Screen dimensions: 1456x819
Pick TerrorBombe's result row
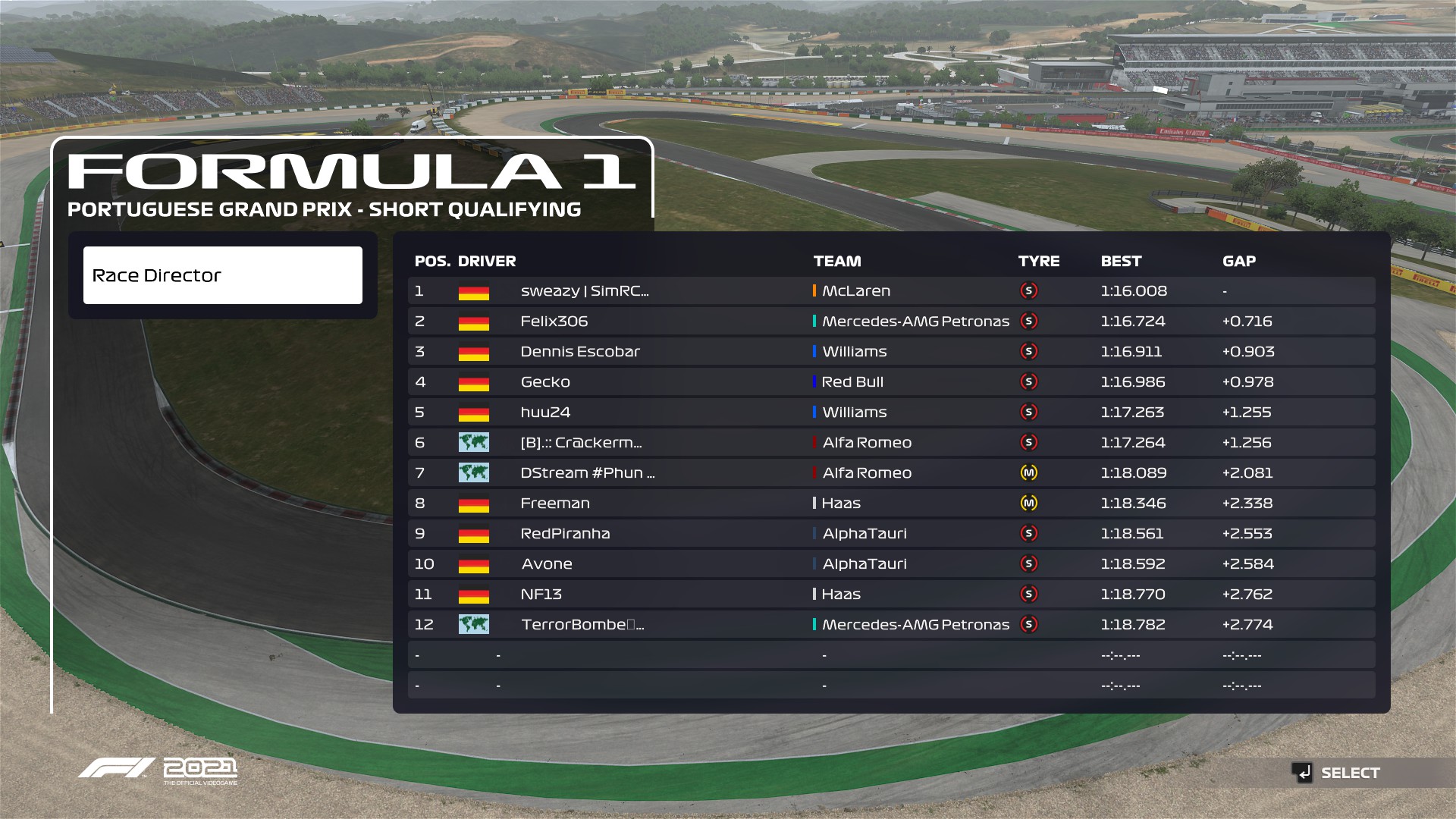point(582,625)
